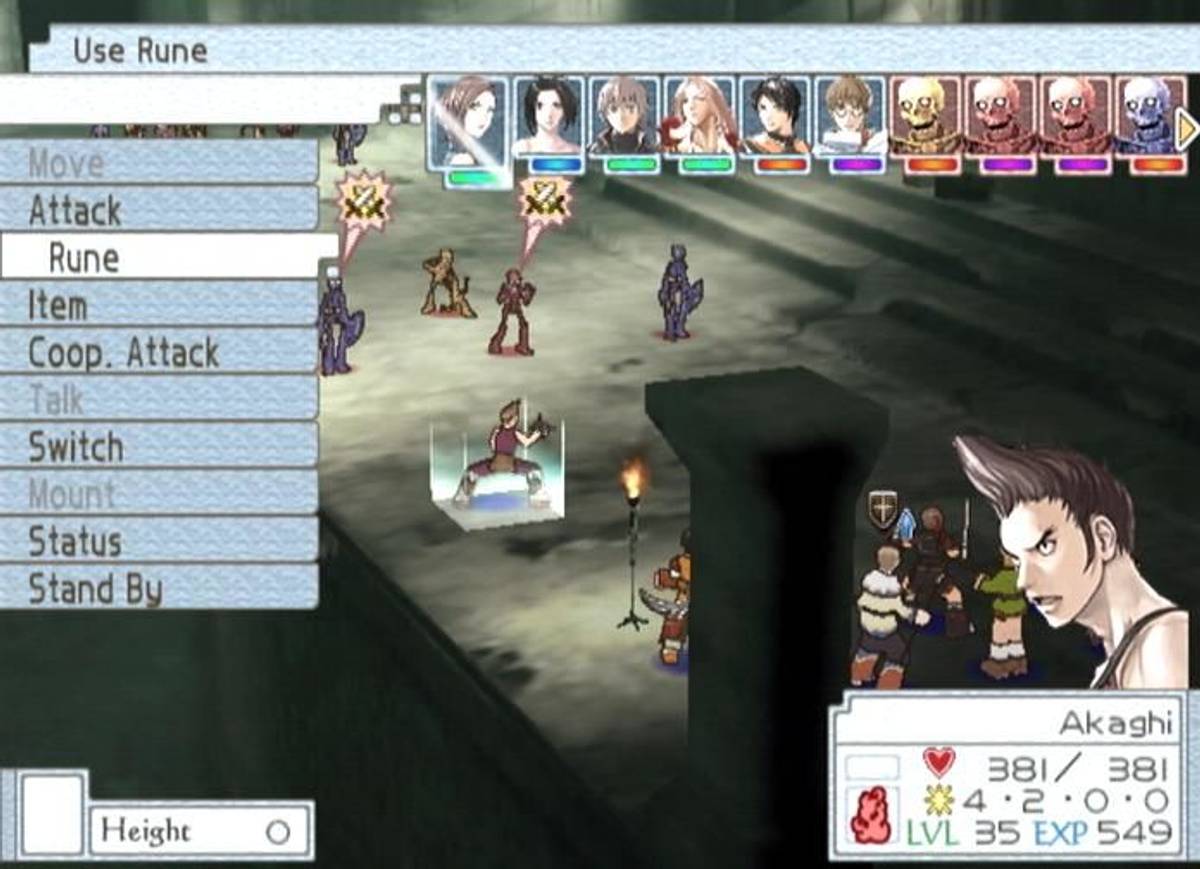Open the Item command
The image size is (1200, 869).
160,305
